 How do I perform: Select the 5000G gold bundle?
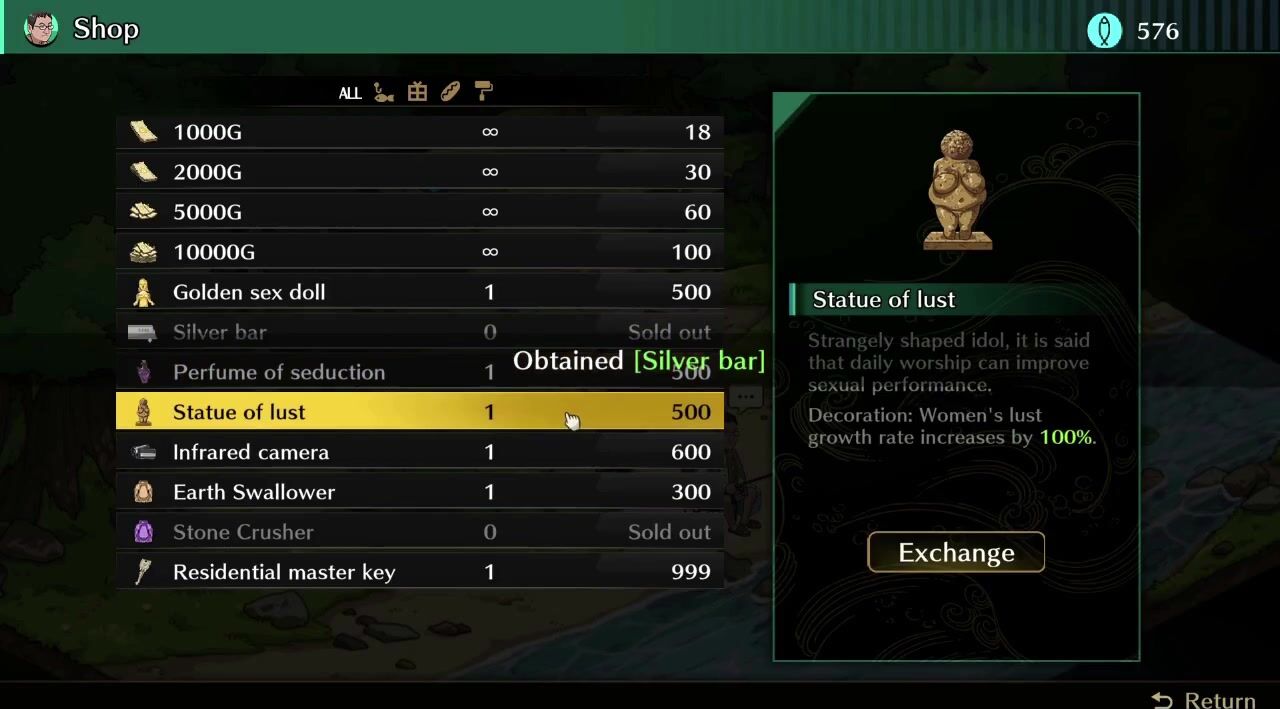[420, 212]
